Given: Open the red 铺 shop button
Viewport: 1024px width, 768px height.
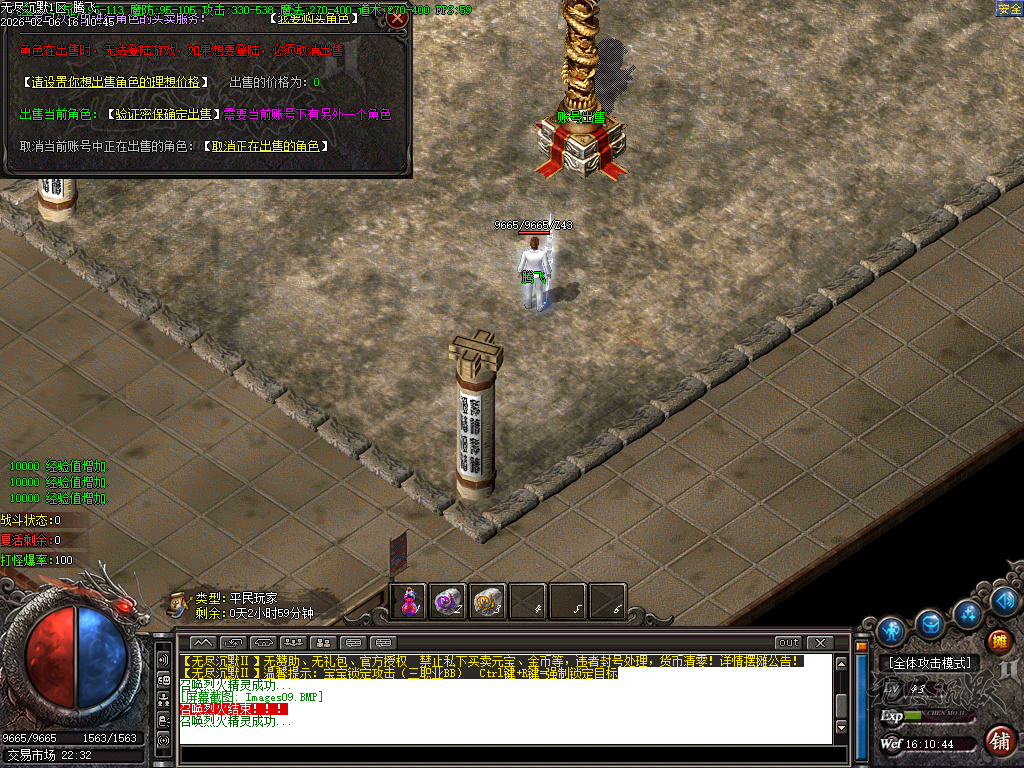Looking at the screenshot, I should pos(998,741).
